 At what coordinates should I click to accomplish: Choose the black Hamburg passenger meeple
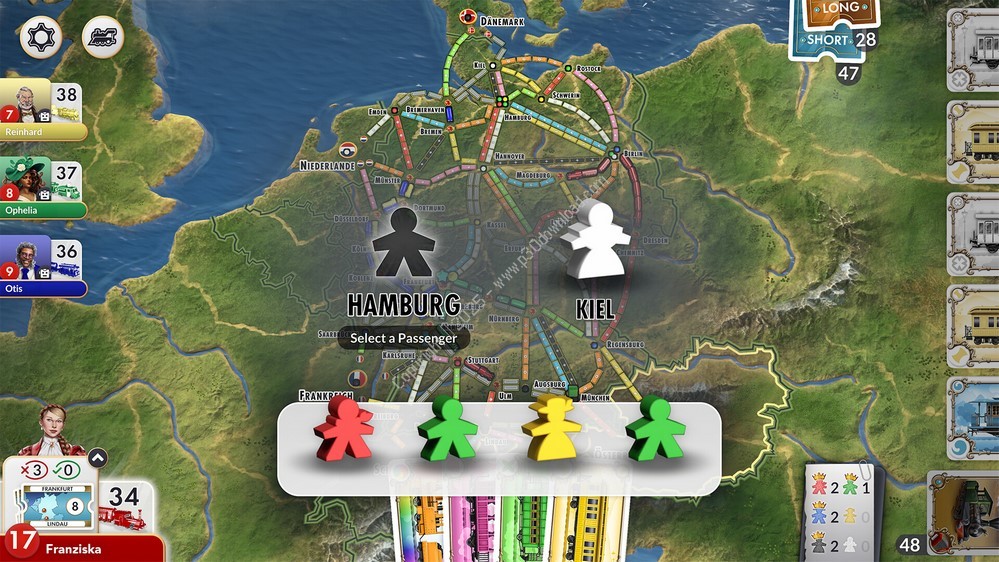[x=403, y=245]
